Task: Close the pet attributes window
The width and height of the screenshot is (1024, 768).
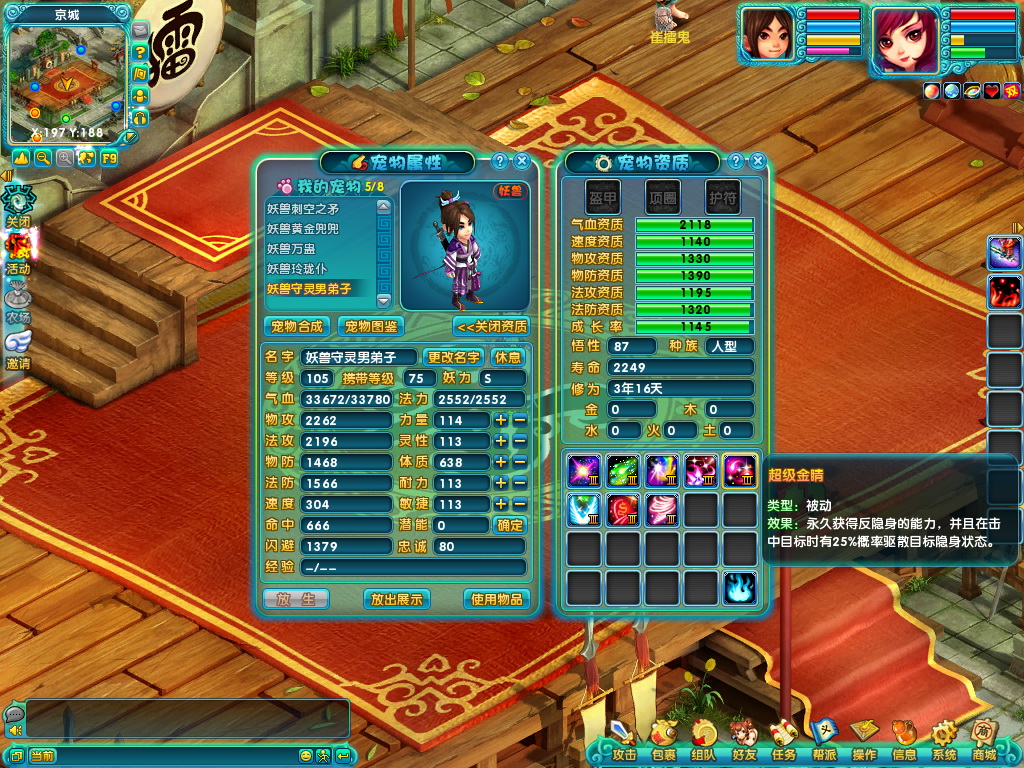Action: click(521, 161)
